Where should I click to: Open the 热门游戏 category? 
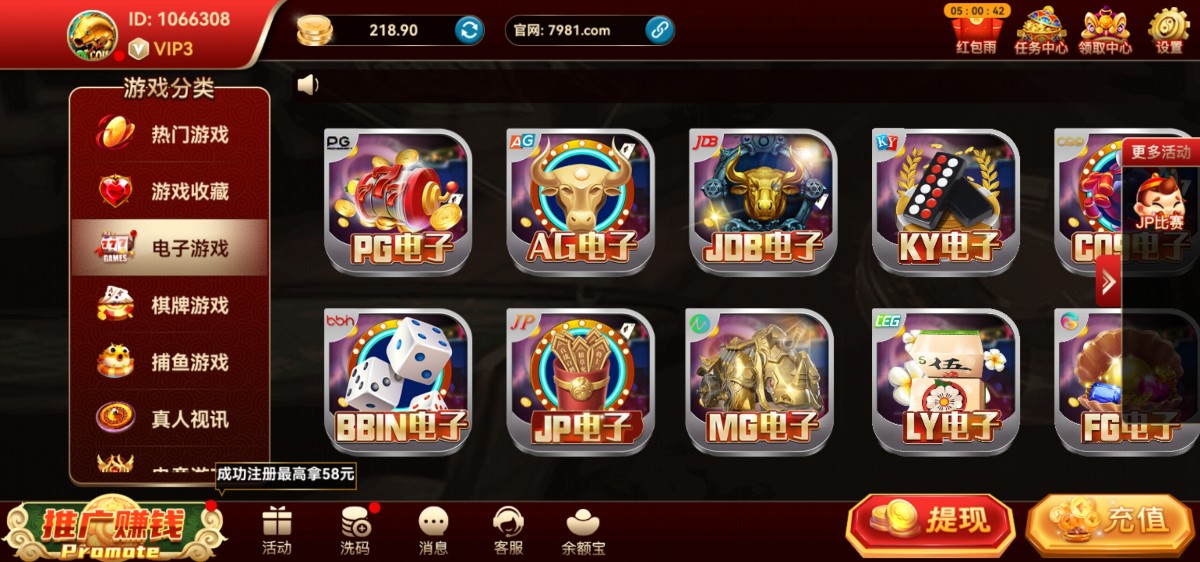(x=168, y=134)
